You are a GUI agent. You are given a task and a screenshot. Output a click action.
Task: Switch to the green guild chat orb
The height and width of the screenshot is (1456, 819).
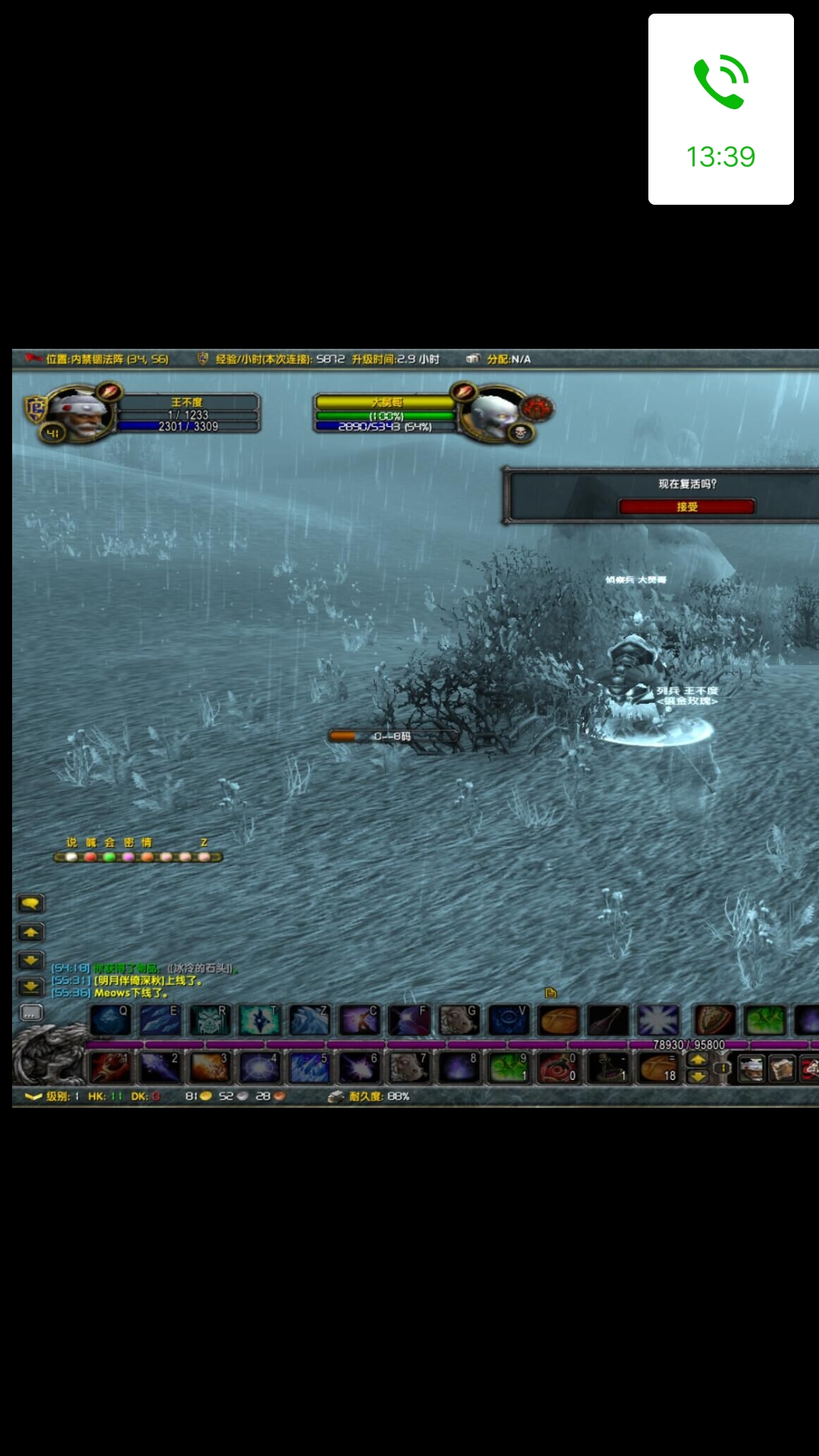(109, 857)
